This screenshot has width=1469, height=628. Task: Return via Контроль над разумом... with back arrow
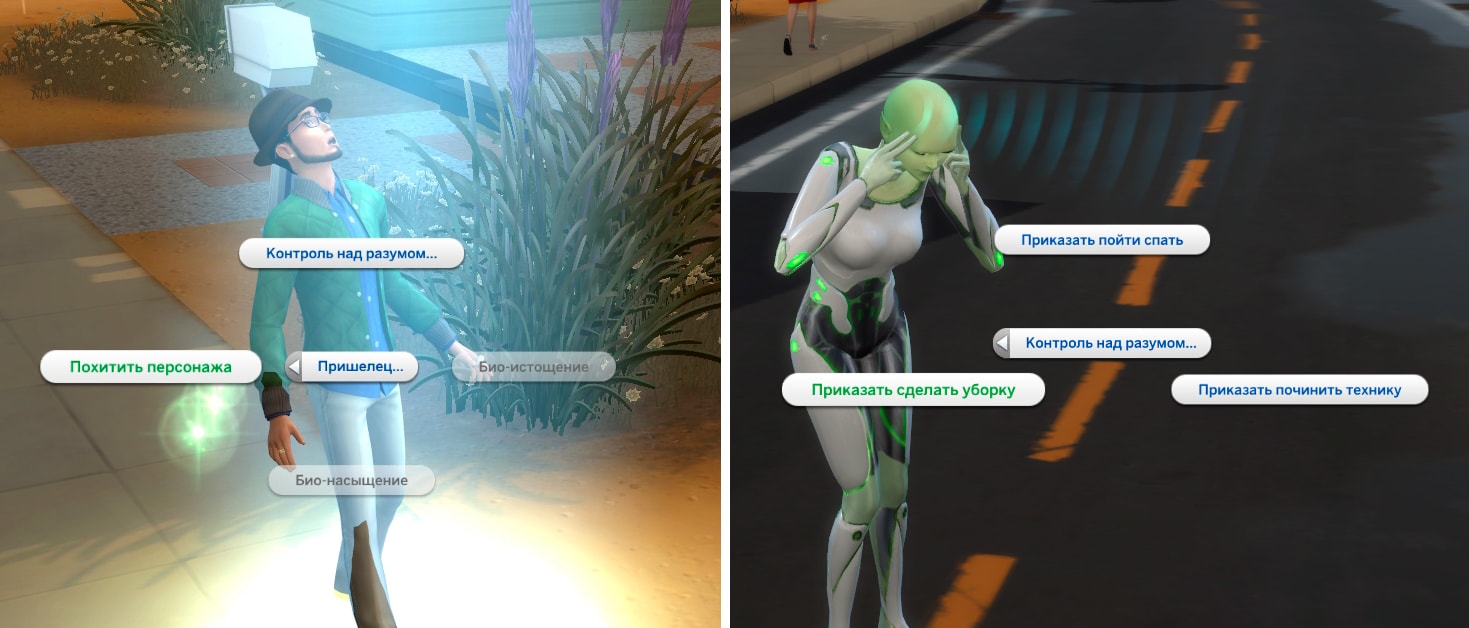coord(1102,344)
